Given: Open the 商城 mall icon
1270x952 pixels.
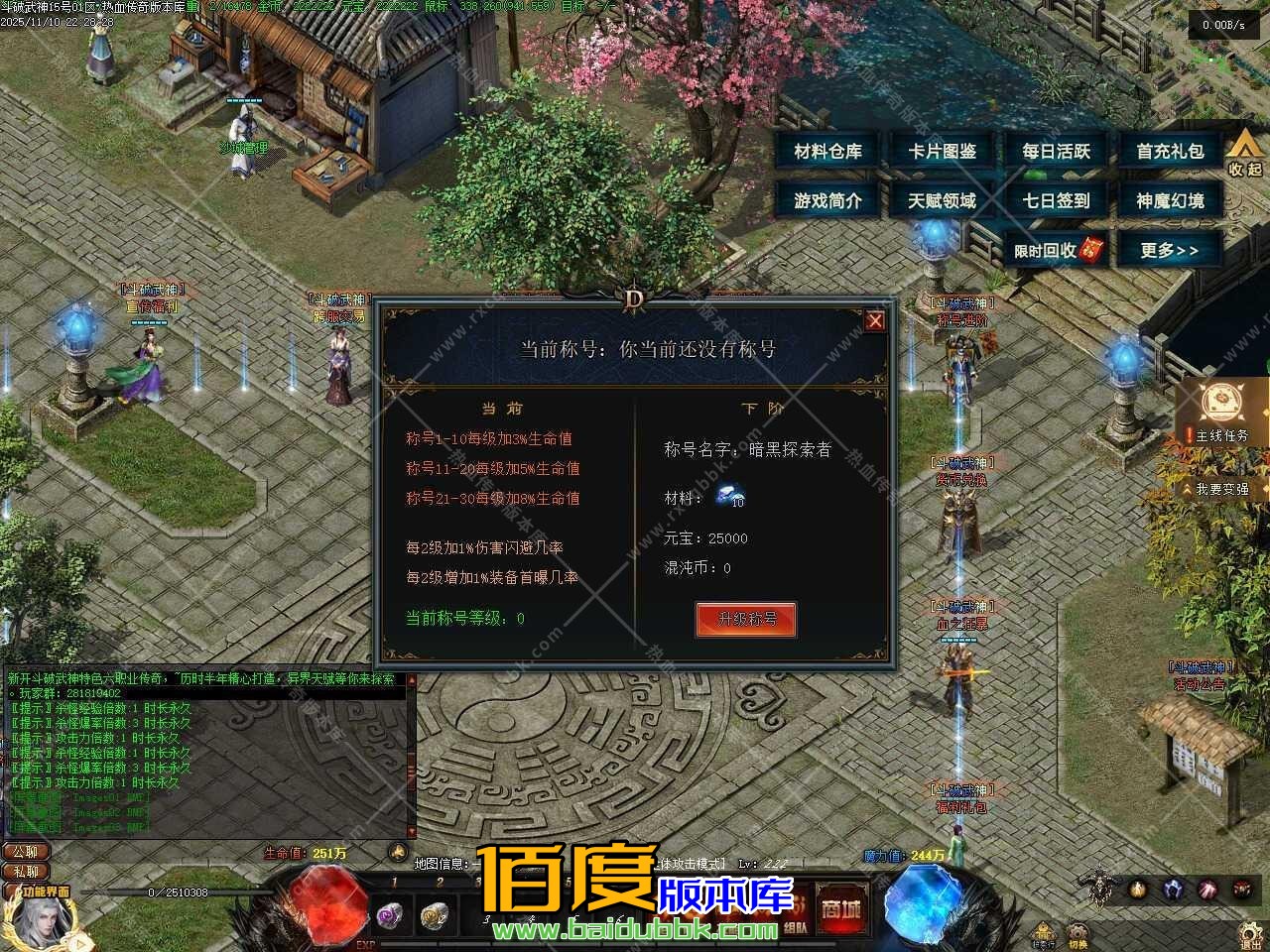Looking at the screenshot, I should (841, 907).
